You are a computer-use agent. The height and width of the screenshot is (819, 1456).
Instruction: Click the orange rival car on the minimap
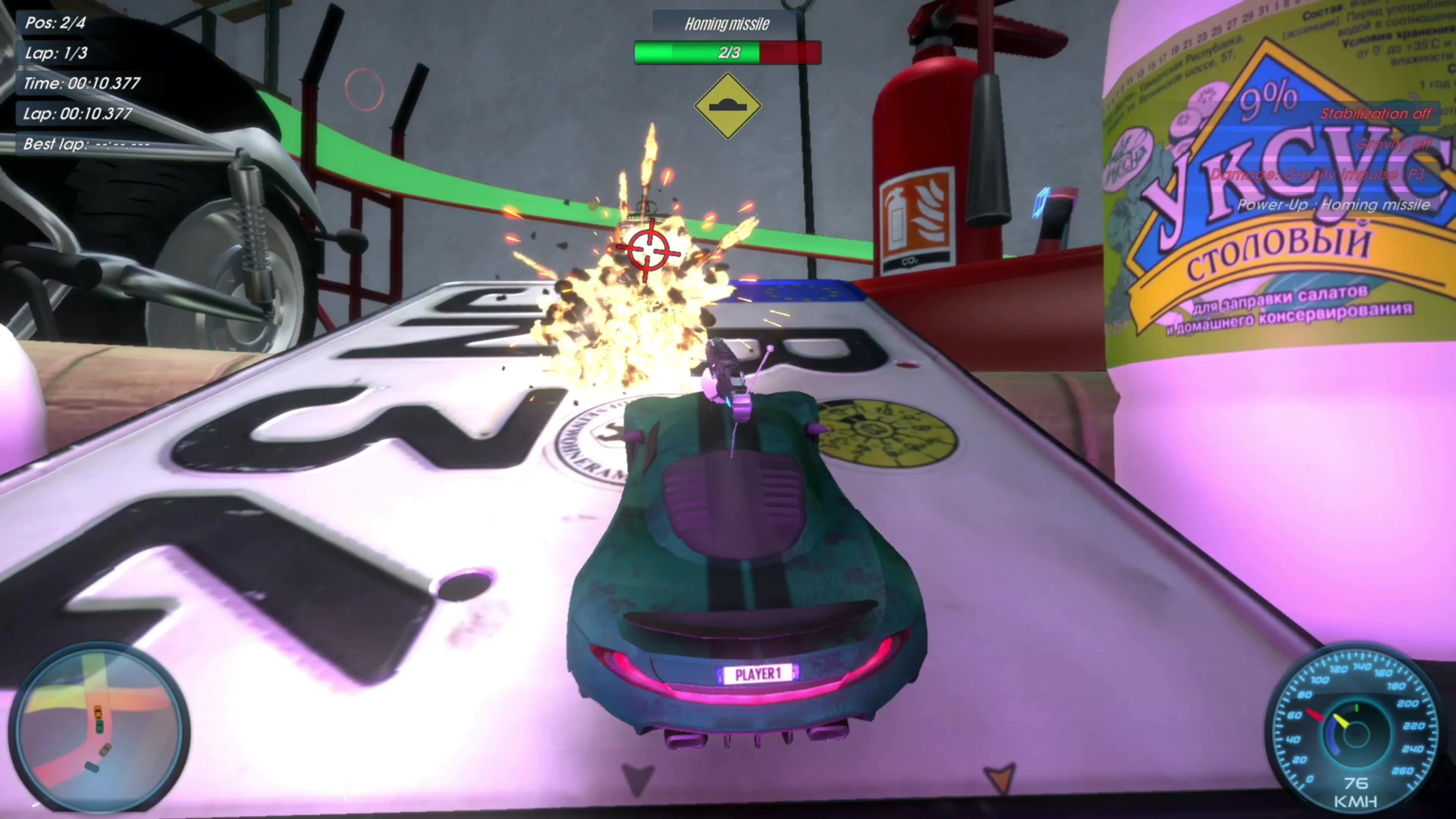[99, 711]
